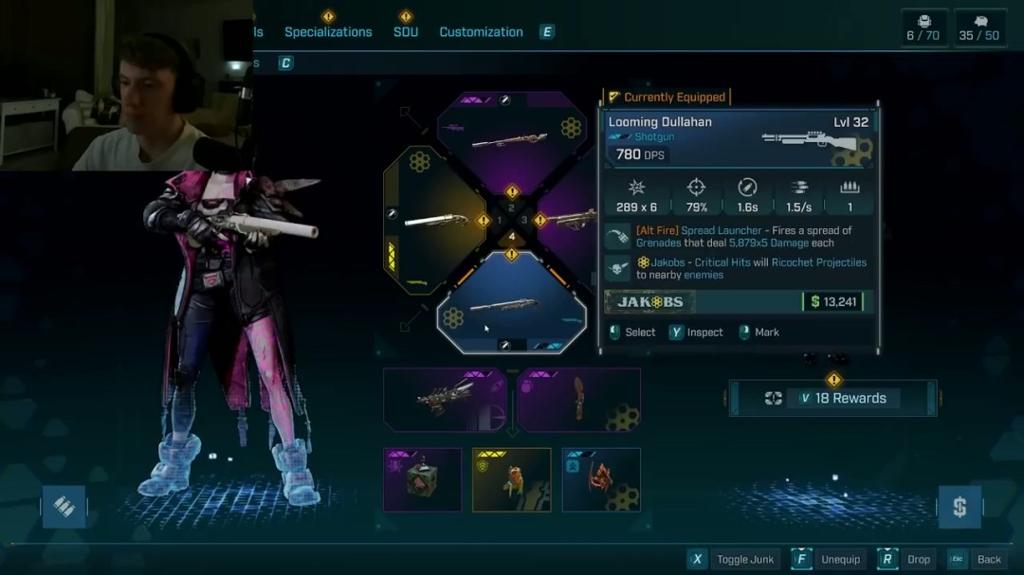Select the purple heavy launcher equipment slot
1024x575 pixels.
444,399
